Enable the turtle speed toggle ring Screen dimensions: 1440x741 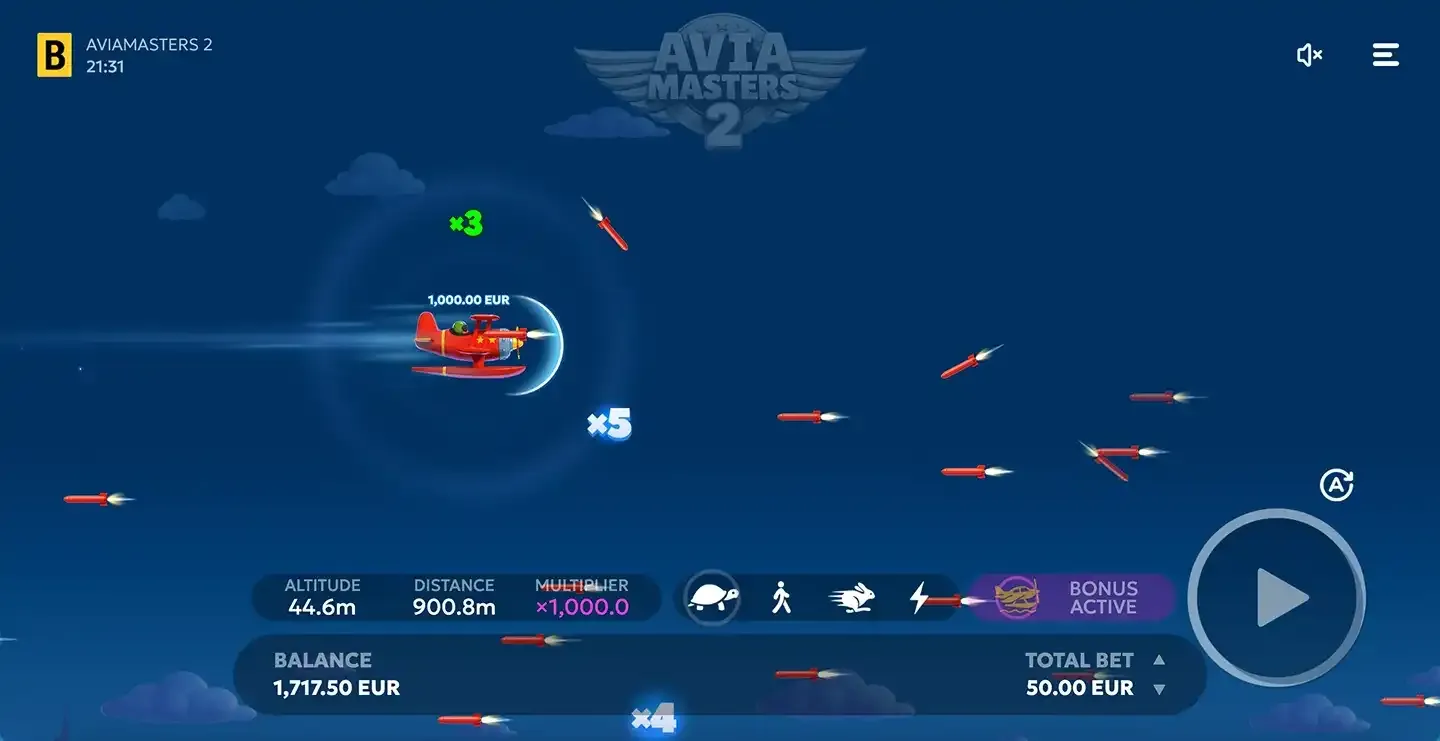[x=710, y=597]
